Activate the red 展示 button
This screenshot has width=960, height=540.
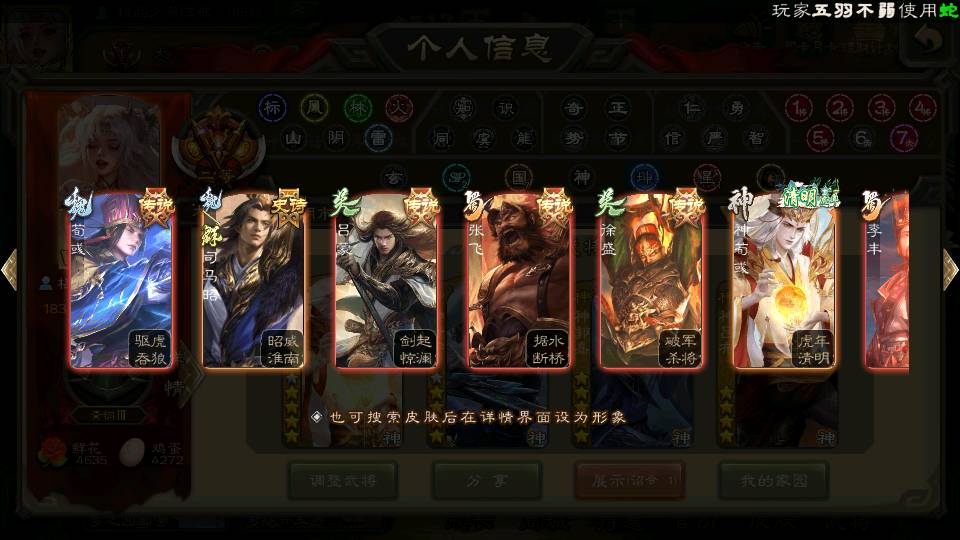pyautogui.click(x=629, y=481)
